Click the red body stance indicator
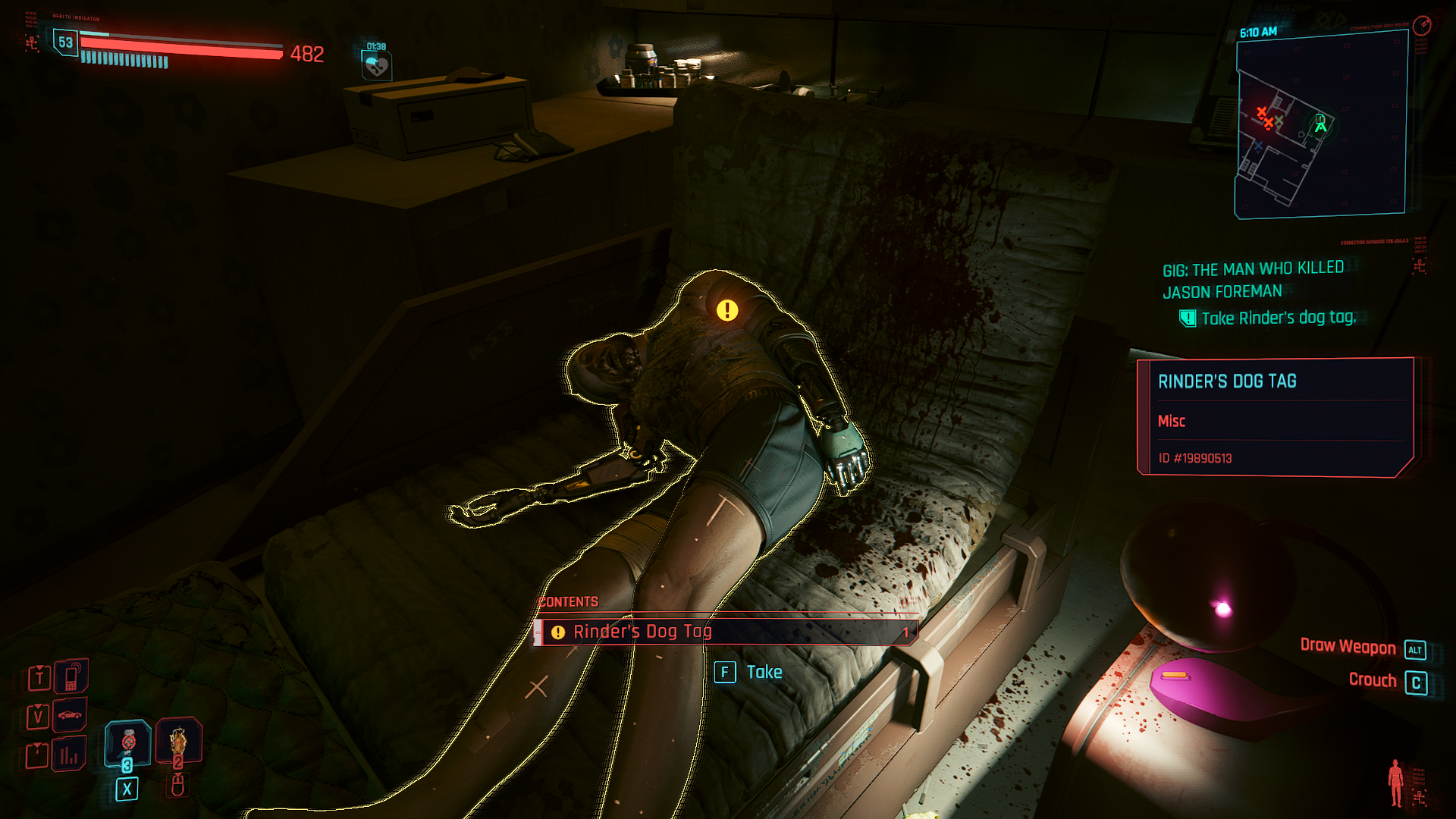The height and width of the screenshot is (819, 1456). [x=1395, y=783]
